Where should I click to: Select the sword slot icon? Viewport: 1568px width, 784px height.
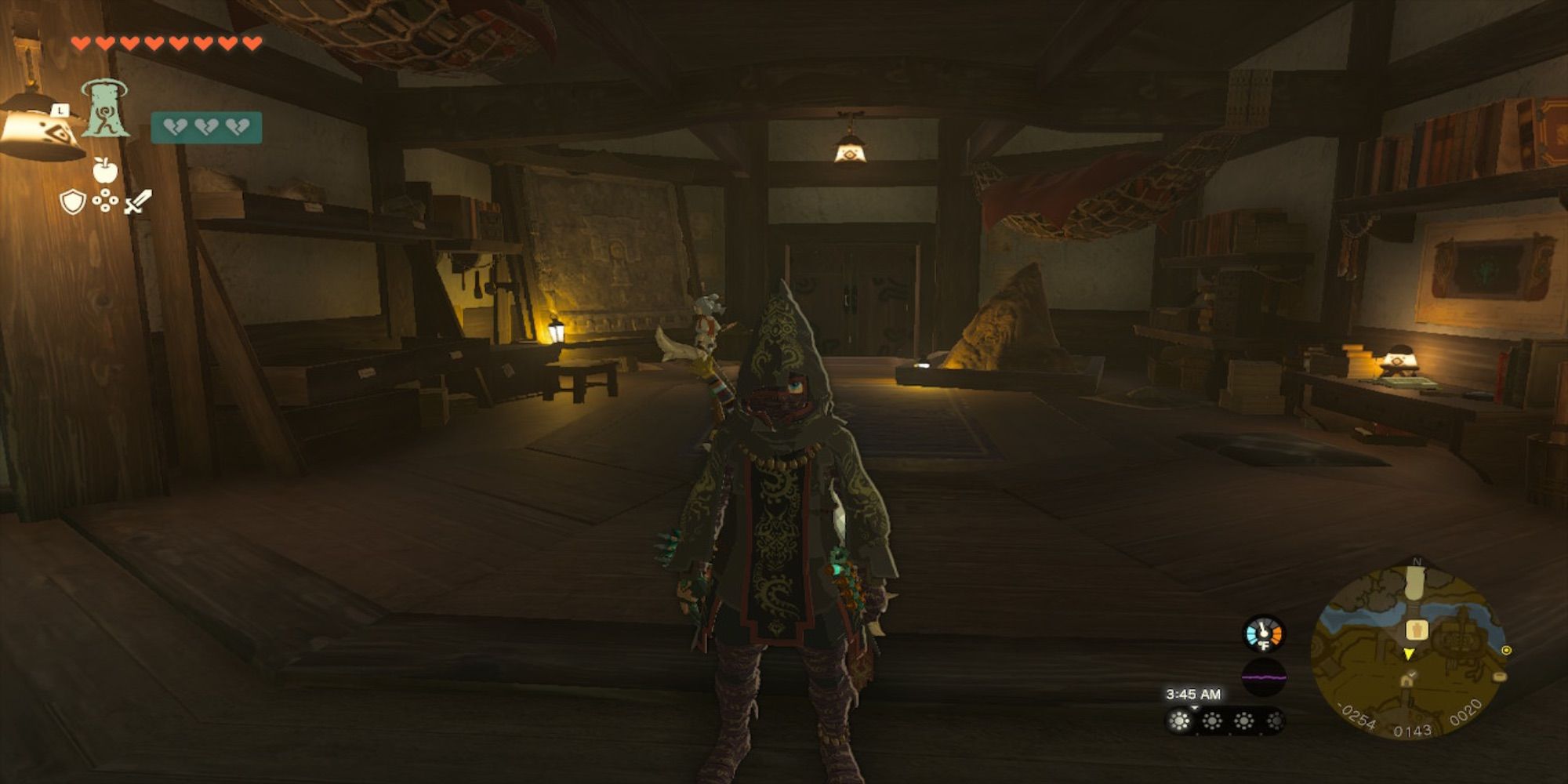tap(136, 202)
